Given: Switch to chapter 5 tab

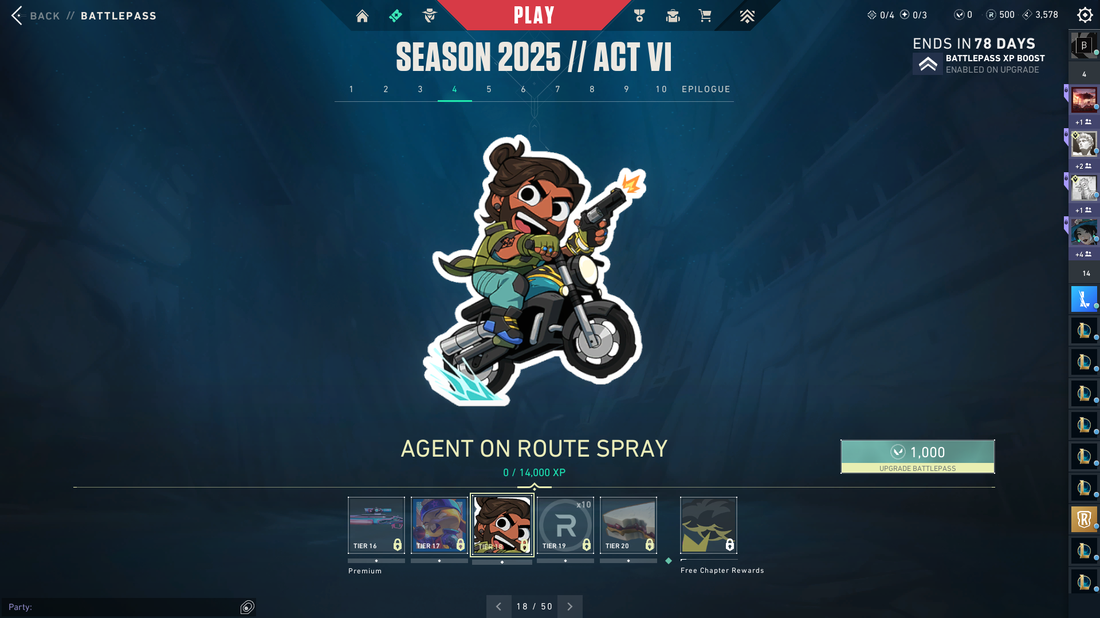Looking at the screenshot, I should tap(489, 89).
